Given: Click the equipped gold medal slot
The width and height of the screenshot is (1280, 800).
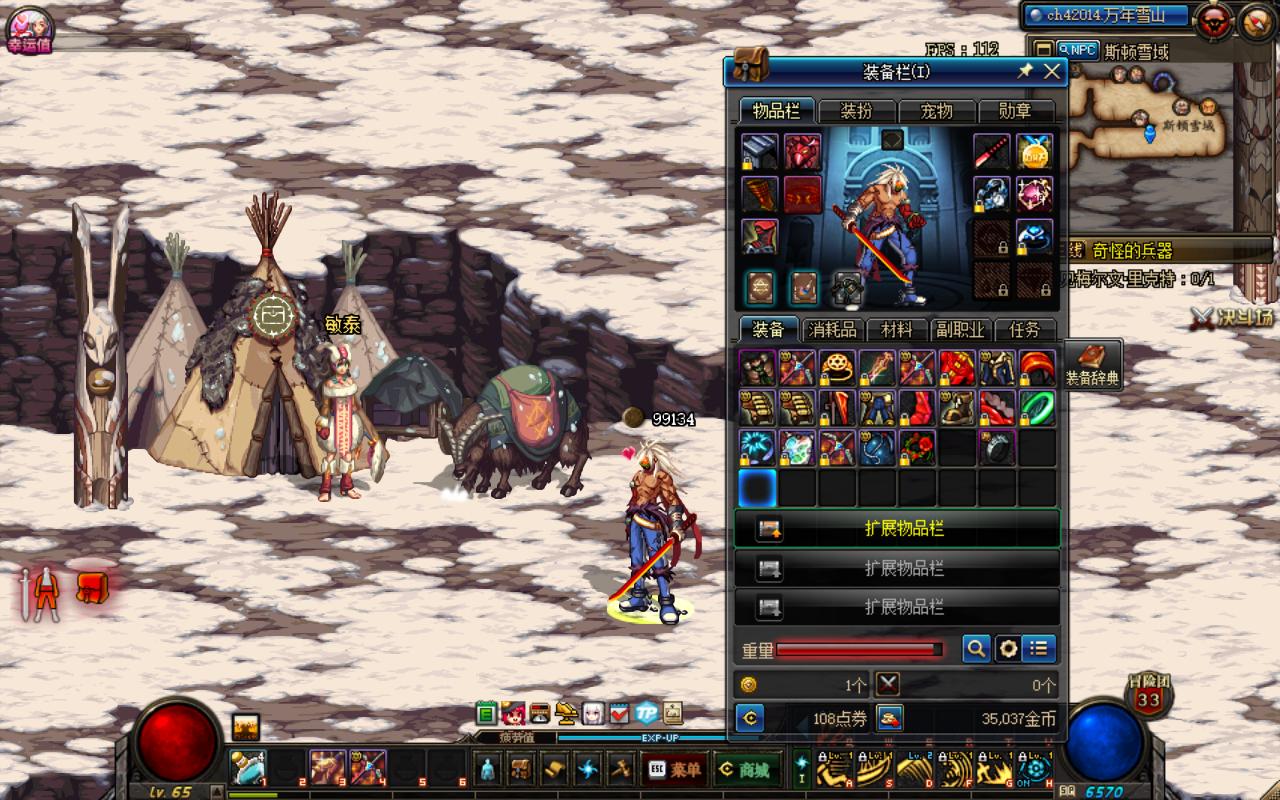Looking at the screenshot, I should coord(1034,152).
